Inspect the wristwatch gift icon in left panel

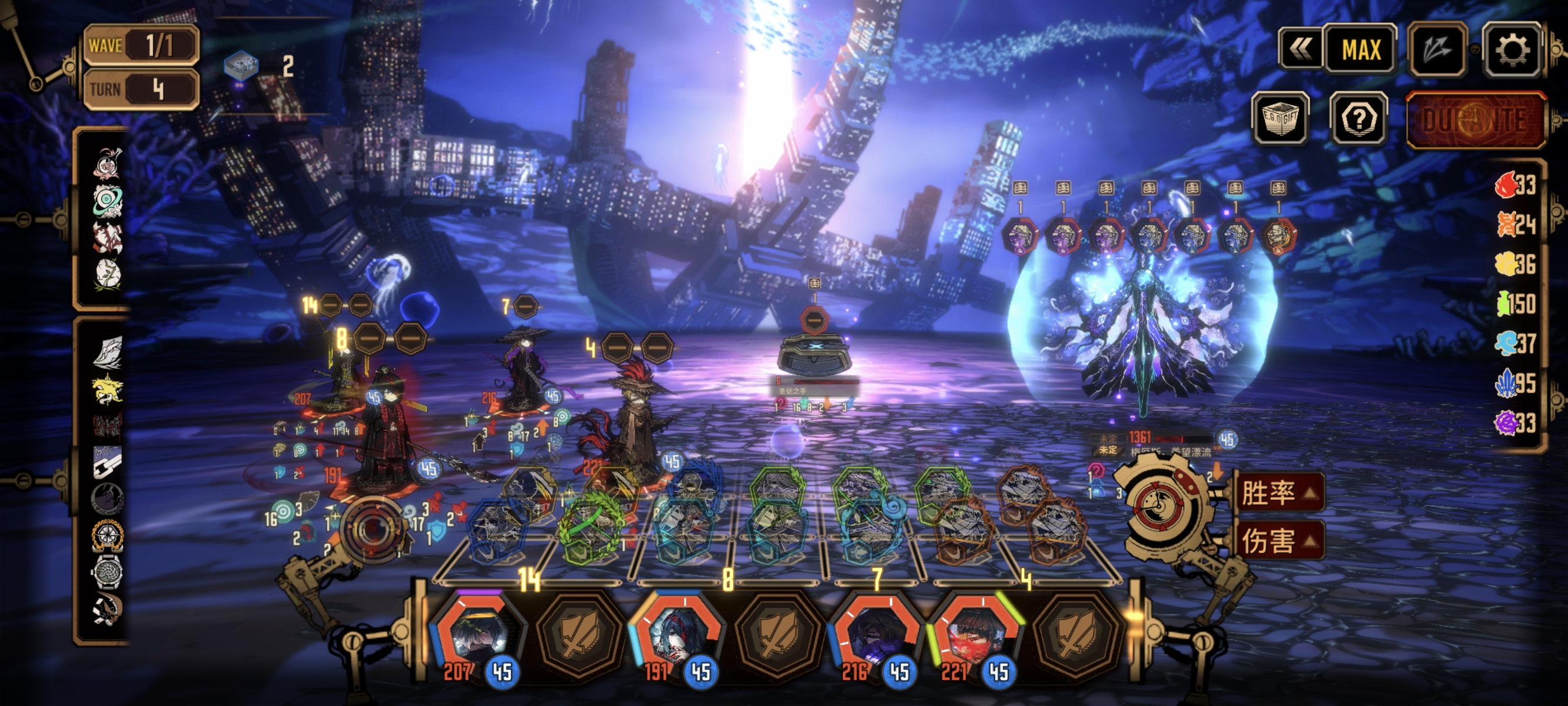tap(107, 572)
